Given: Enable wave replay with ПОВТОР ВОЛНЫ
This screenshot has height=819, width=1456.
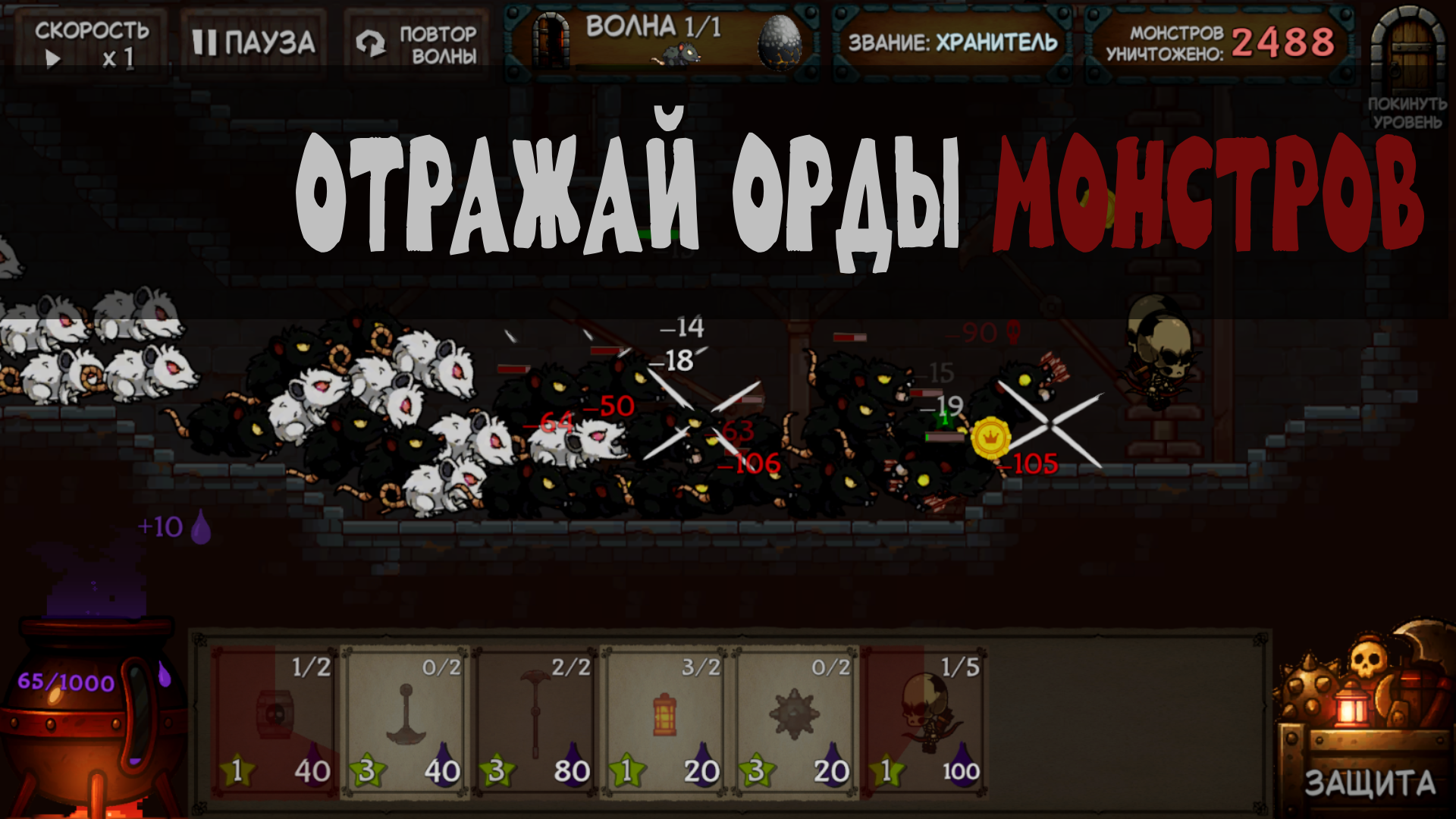Looking at the screenshot, I should (413, 43).
